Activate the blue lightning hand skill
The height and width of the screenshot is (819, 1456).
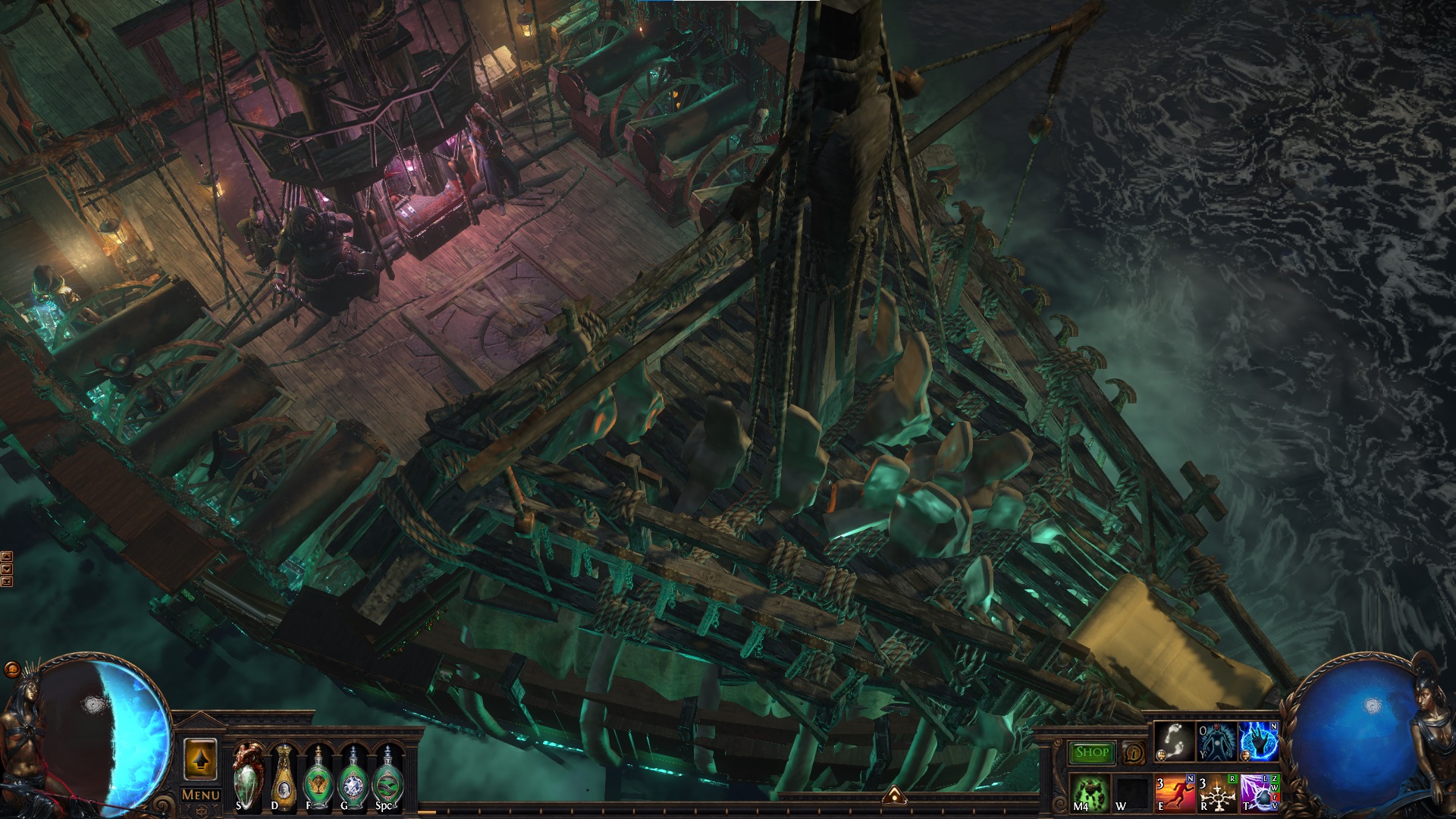(1259, 741)
